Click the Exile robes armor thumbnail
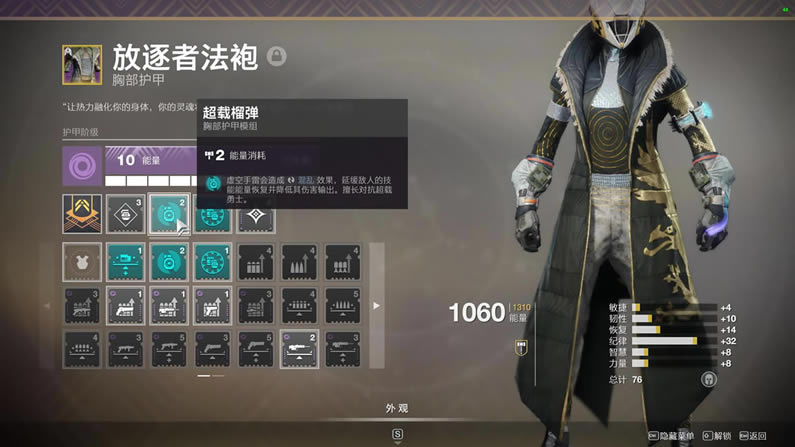This screenshot has width=795, height=447. point(82,65)
